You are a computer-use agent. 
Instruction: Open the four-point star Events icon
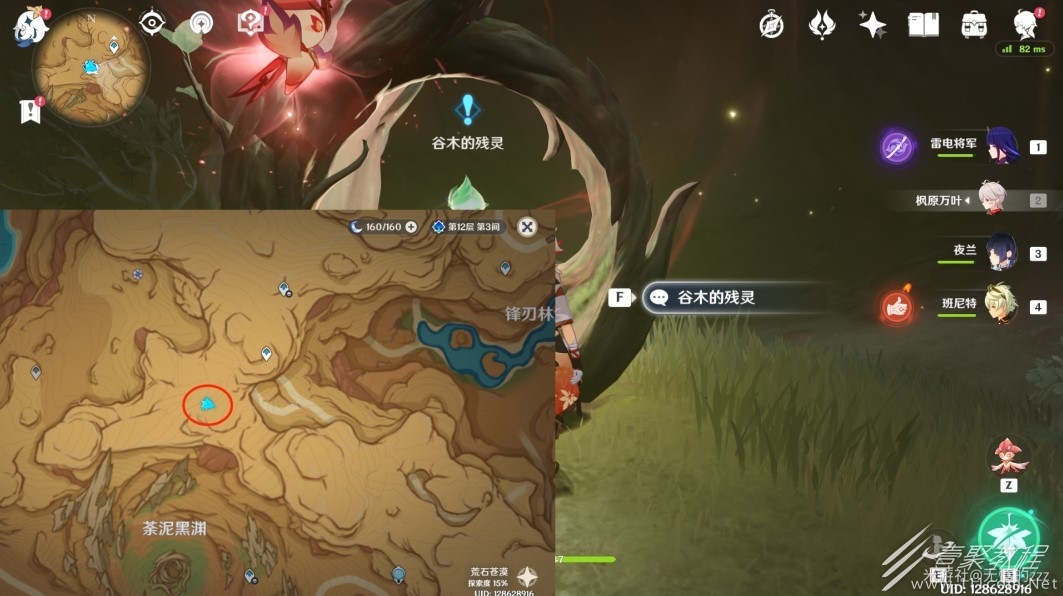click(872, 26)
